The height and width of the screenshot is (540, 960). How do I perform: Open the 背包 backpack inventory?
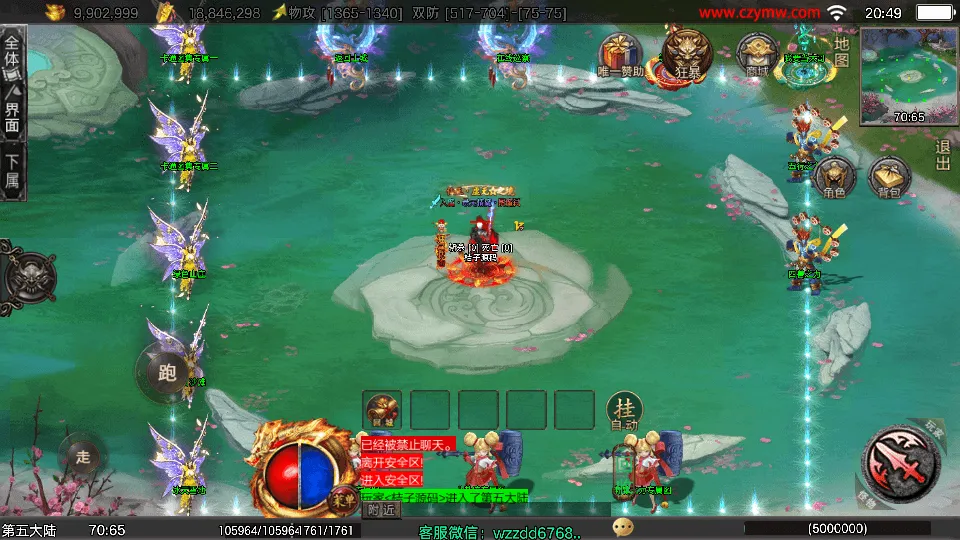click(889, 177)
